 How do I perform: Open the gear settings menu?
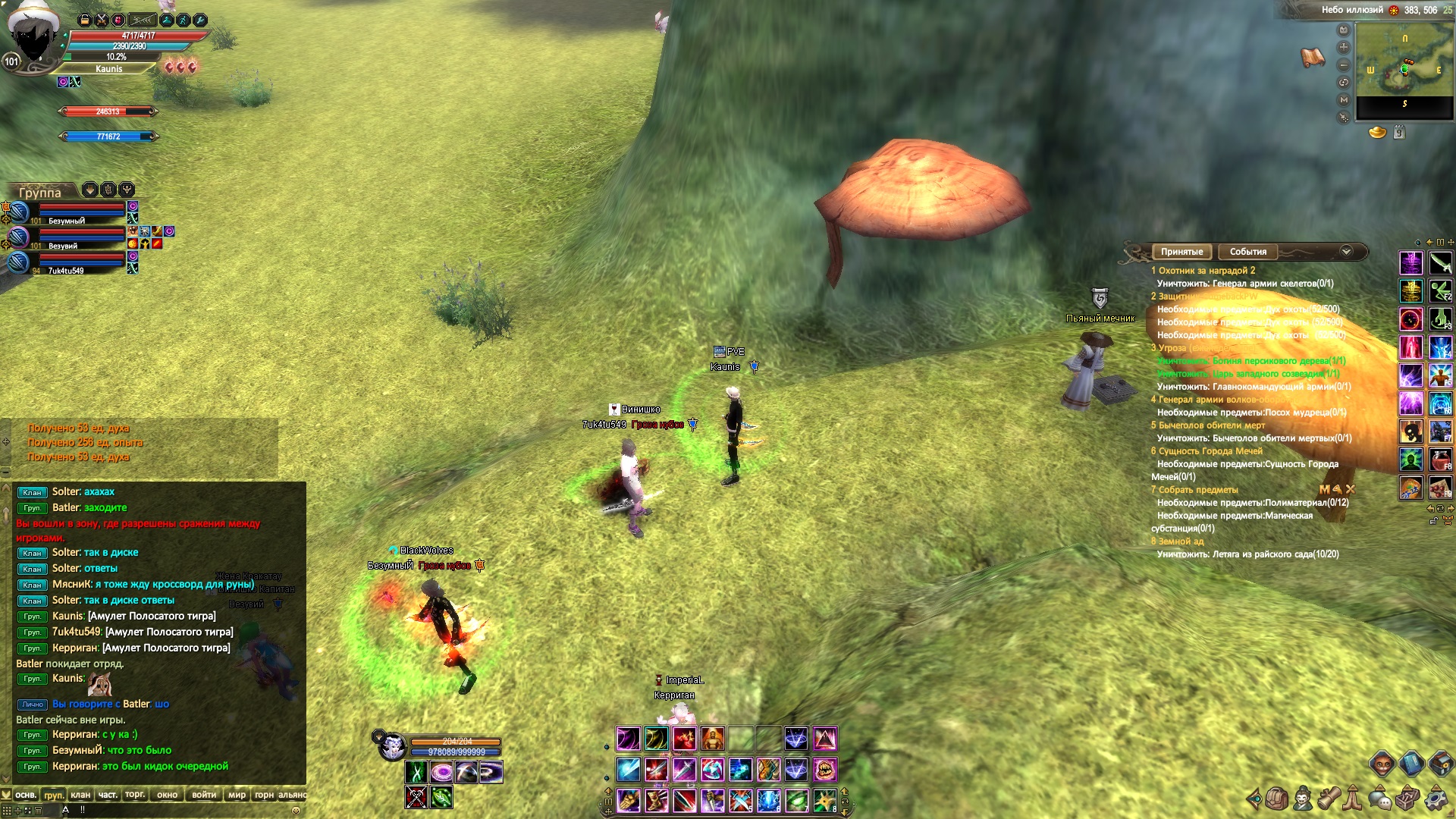click(x=1436, y=799)
